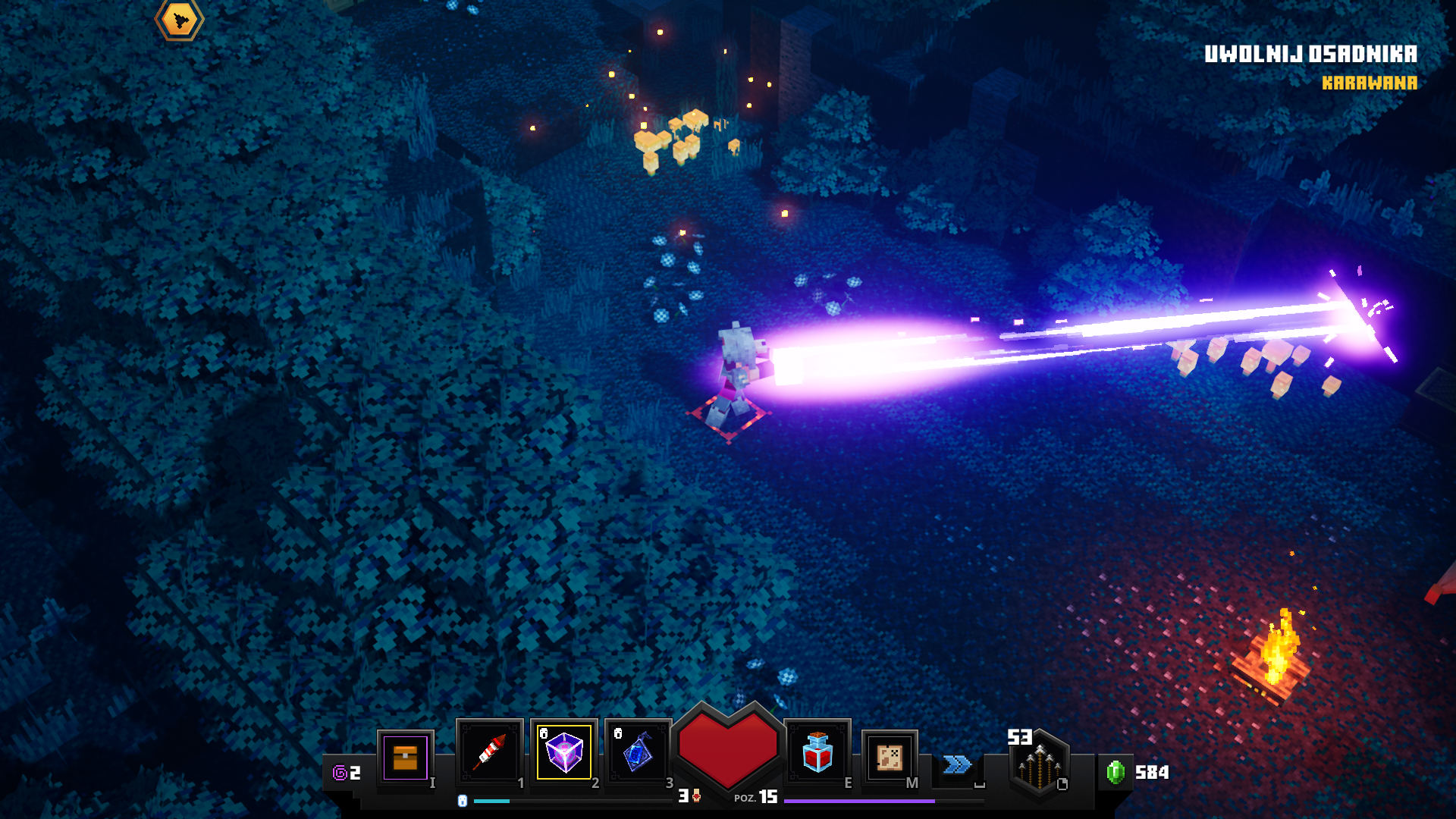Open the inventory chest
1456x819 pixels.
point(405,758)
